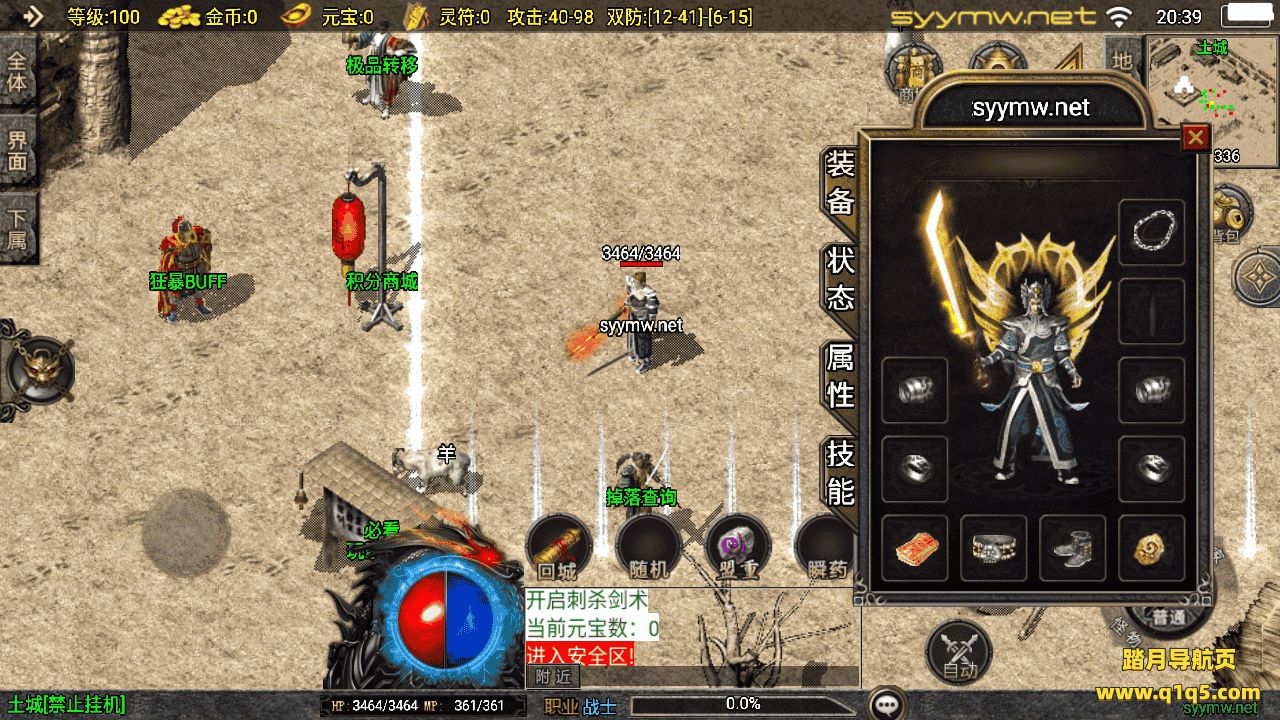The image size is (1280, 720).
Task: Open the 属性 attributes tab
Action: pyautogui.click(x=840, y=375)
